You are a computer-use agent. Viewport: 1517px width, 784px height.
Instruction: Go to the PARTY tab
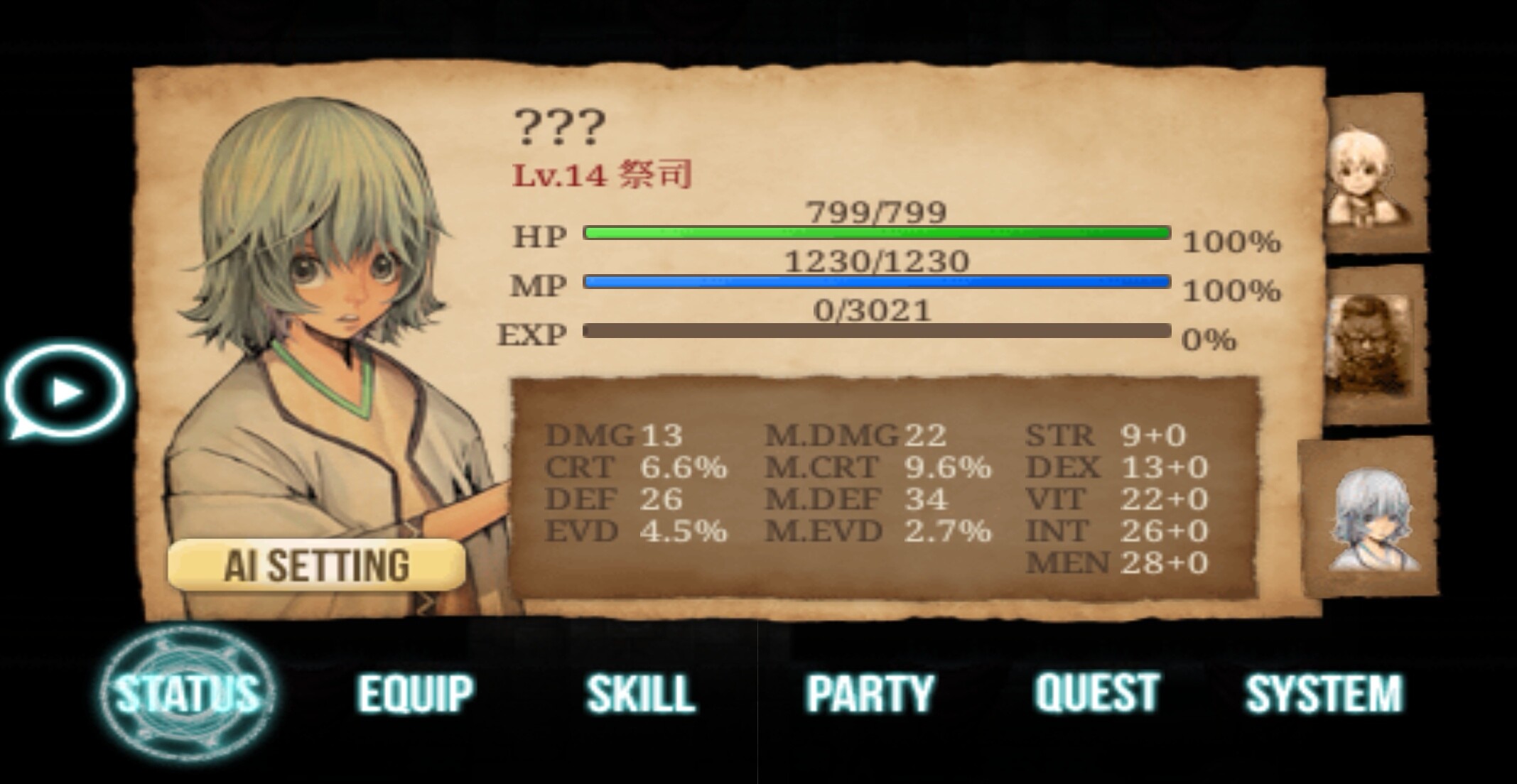click(870, 693)
